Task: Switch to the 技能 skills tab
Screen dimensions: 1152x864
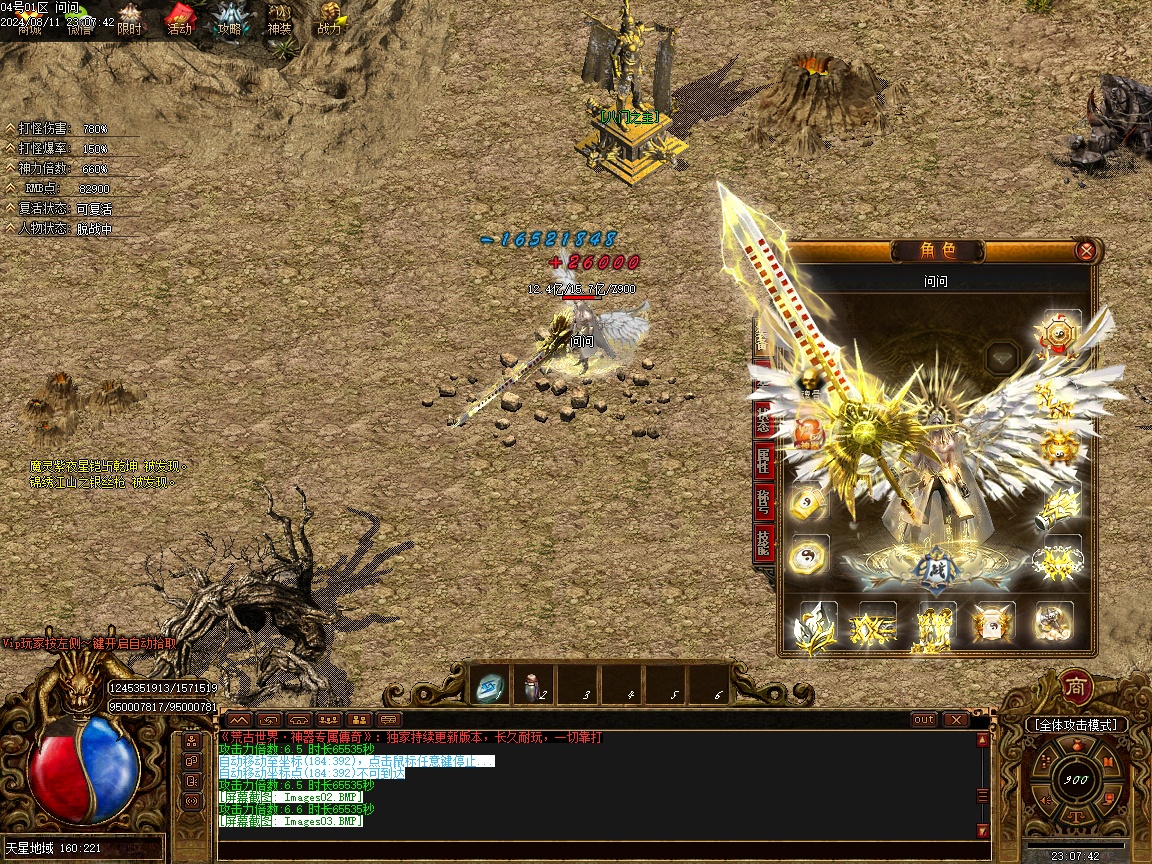Action: [764, 545]
